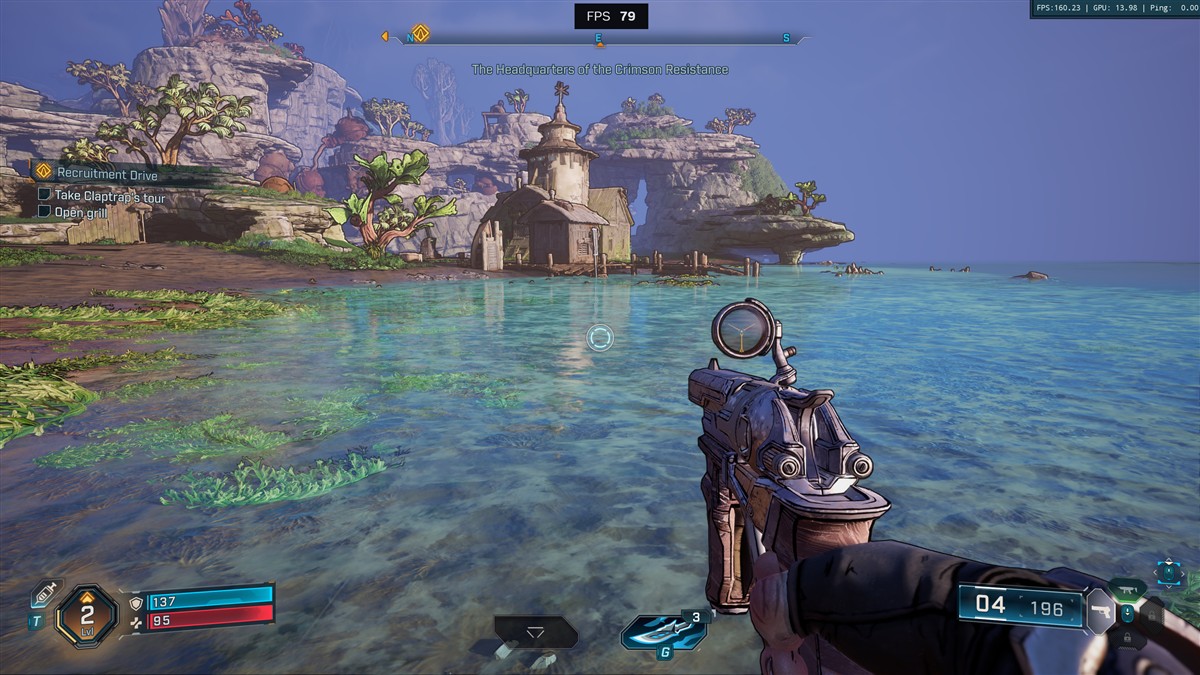Click the FPS counter overlay
1200x675 pixels.
click(611, 16)
